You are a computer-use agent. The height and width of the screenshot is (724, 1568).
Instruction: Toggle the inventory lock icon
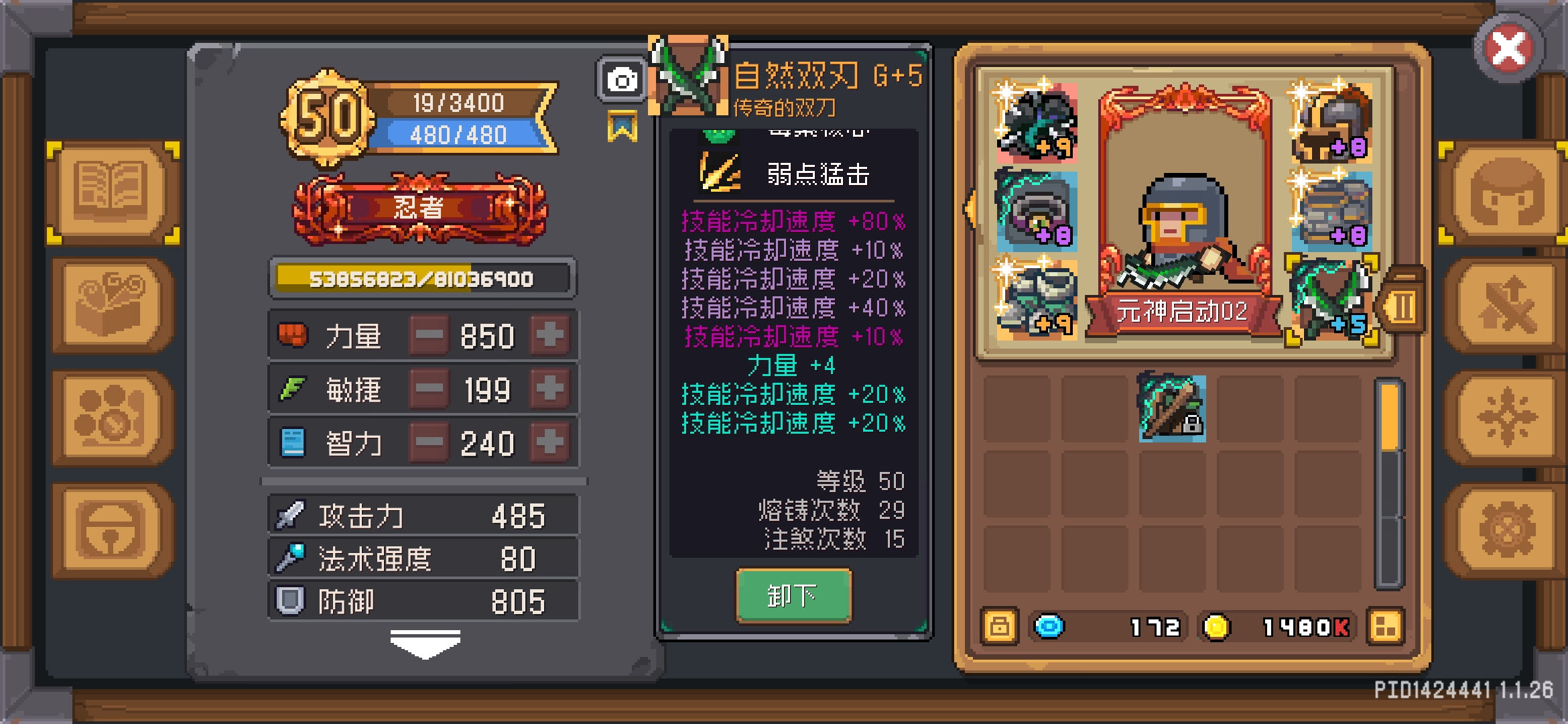pos(998,626)
